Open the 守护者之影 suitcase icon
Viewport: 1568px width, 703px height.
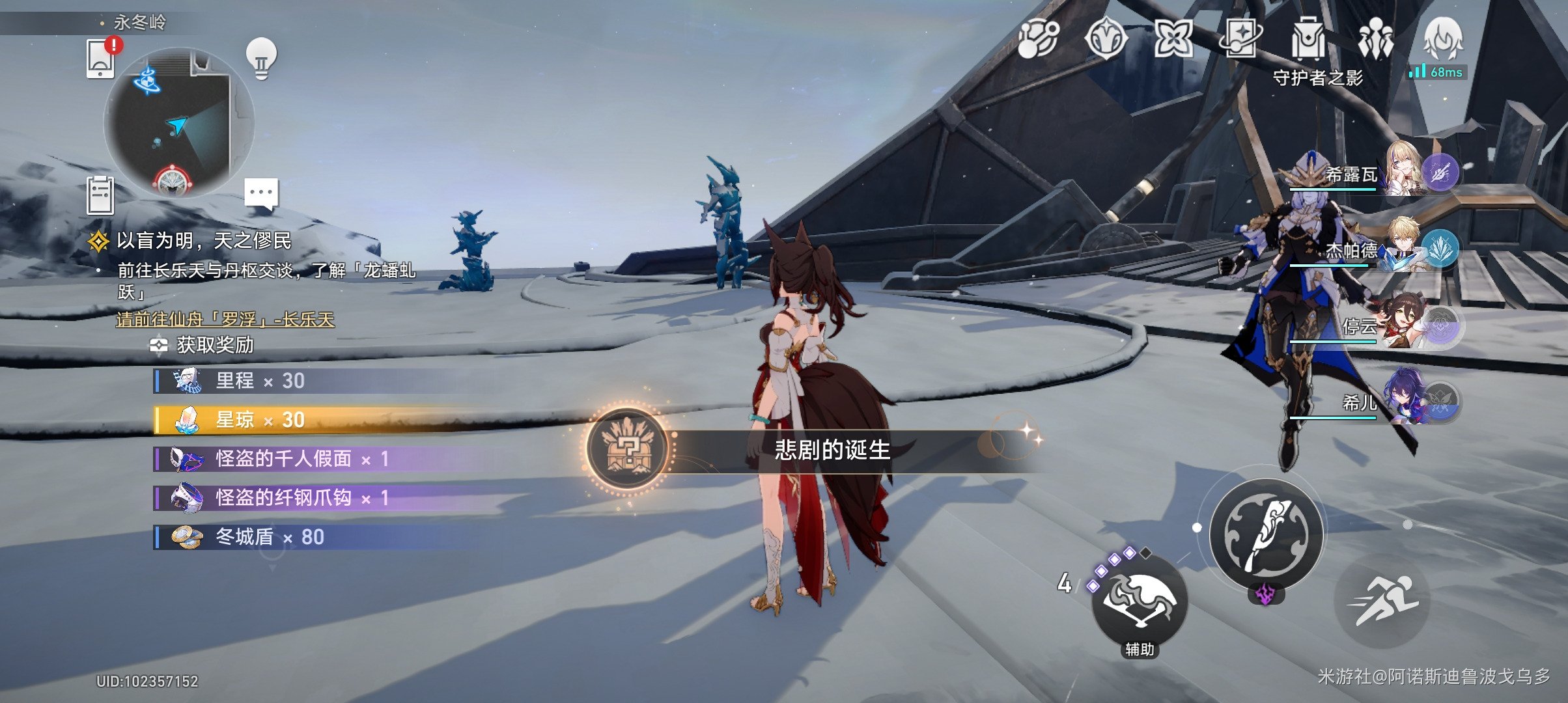[1308, 40]
